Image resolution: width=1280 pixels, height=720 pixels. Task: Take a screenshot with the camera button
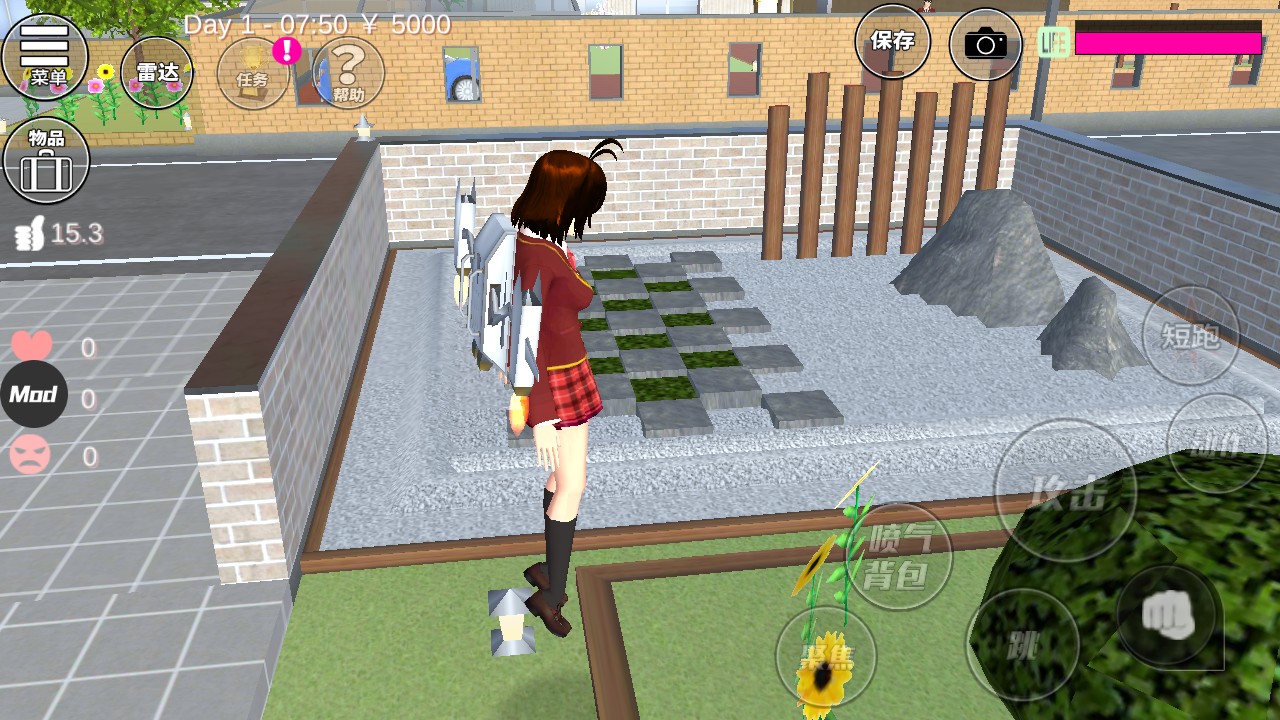click(x=985, y=44)
